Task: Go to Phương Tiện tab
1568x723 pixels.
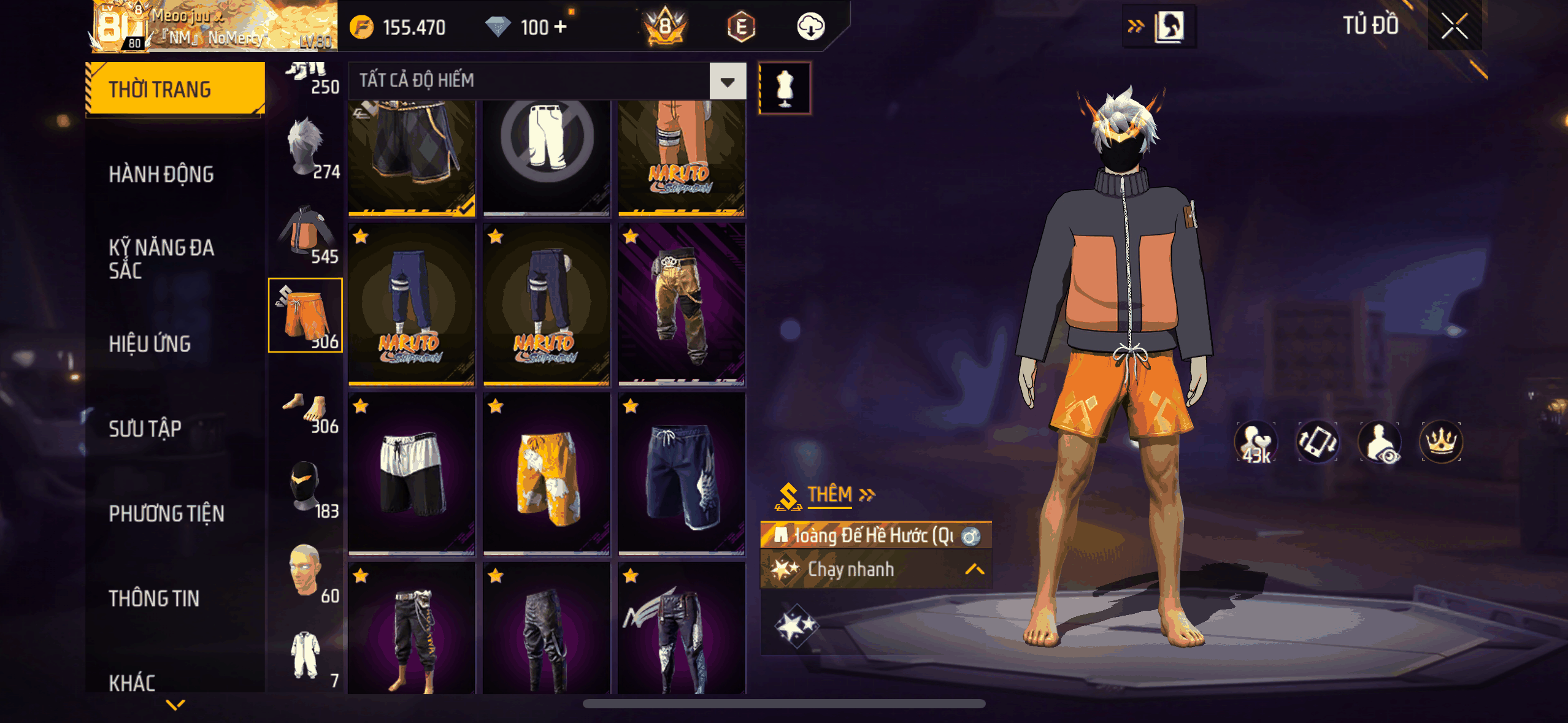Action: point(166,513)
